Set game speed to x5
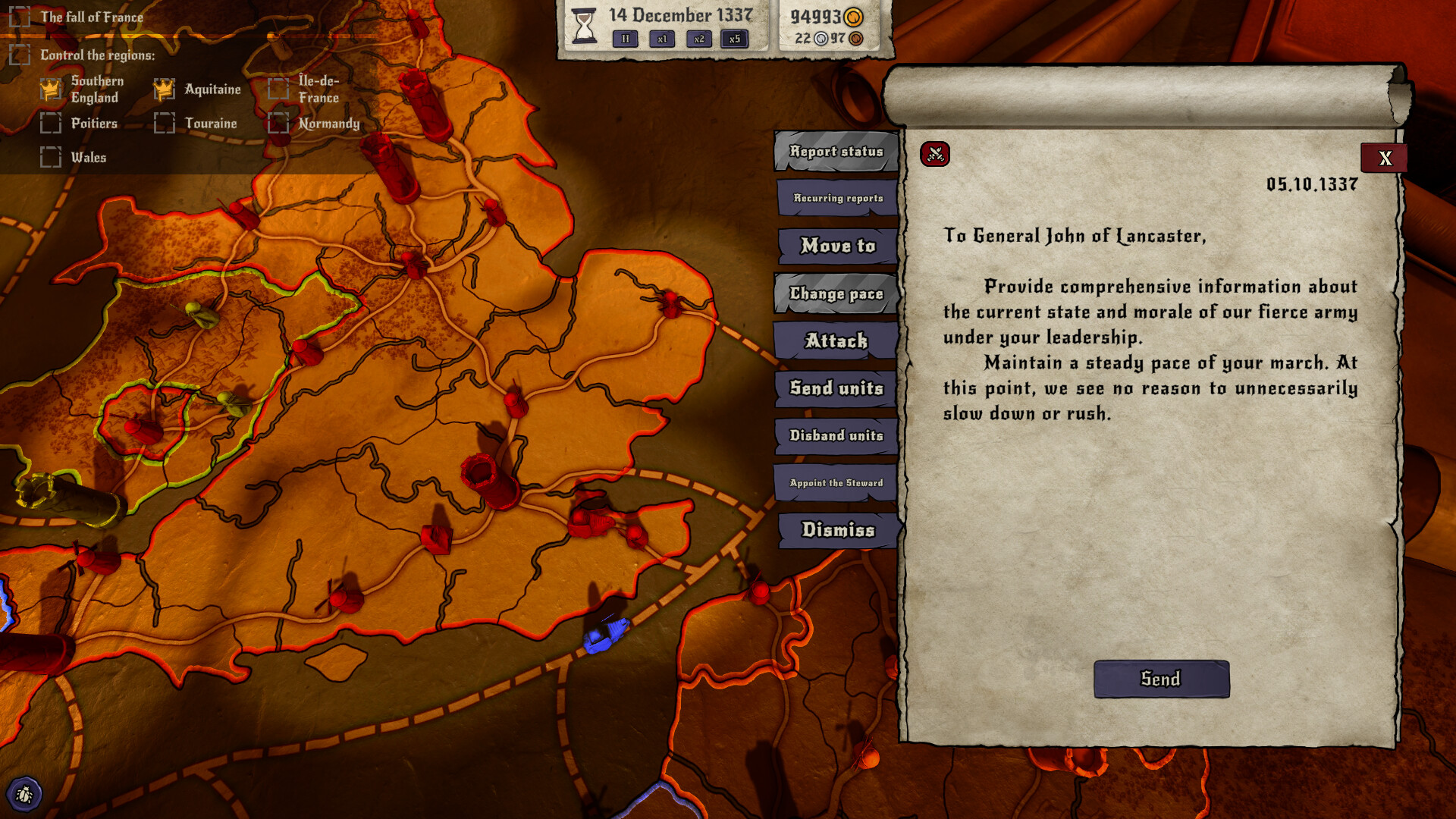The image size is (1456, 819). 734,39
